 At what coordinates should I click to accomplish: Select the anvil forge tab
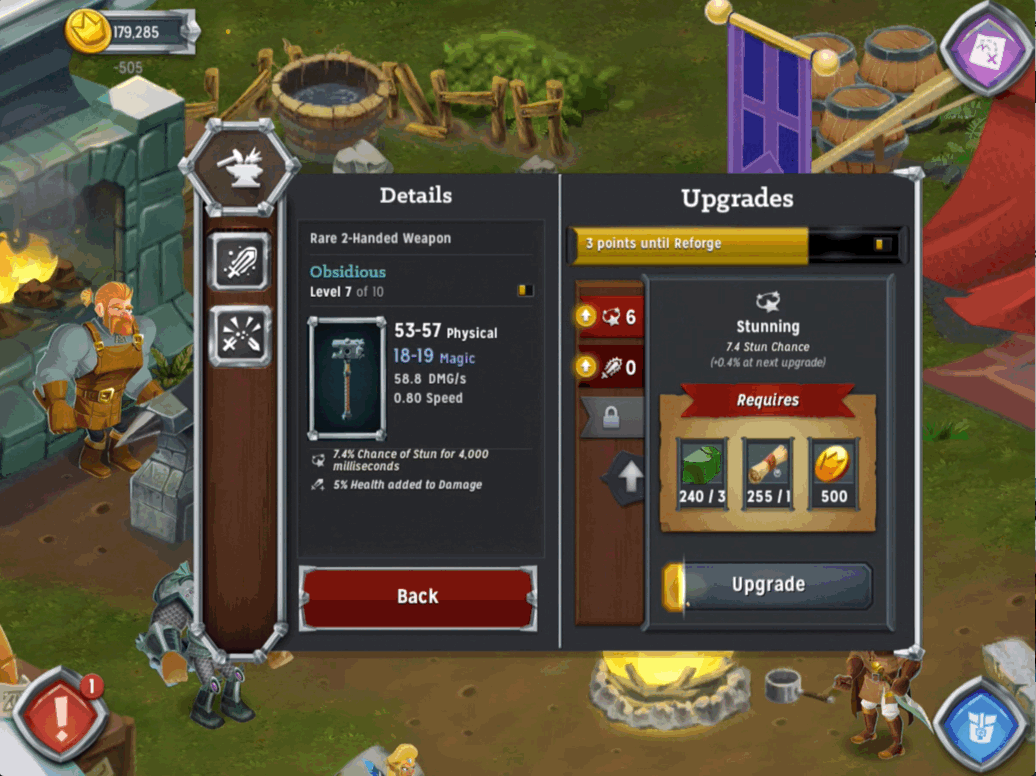[x=238, y=165]
